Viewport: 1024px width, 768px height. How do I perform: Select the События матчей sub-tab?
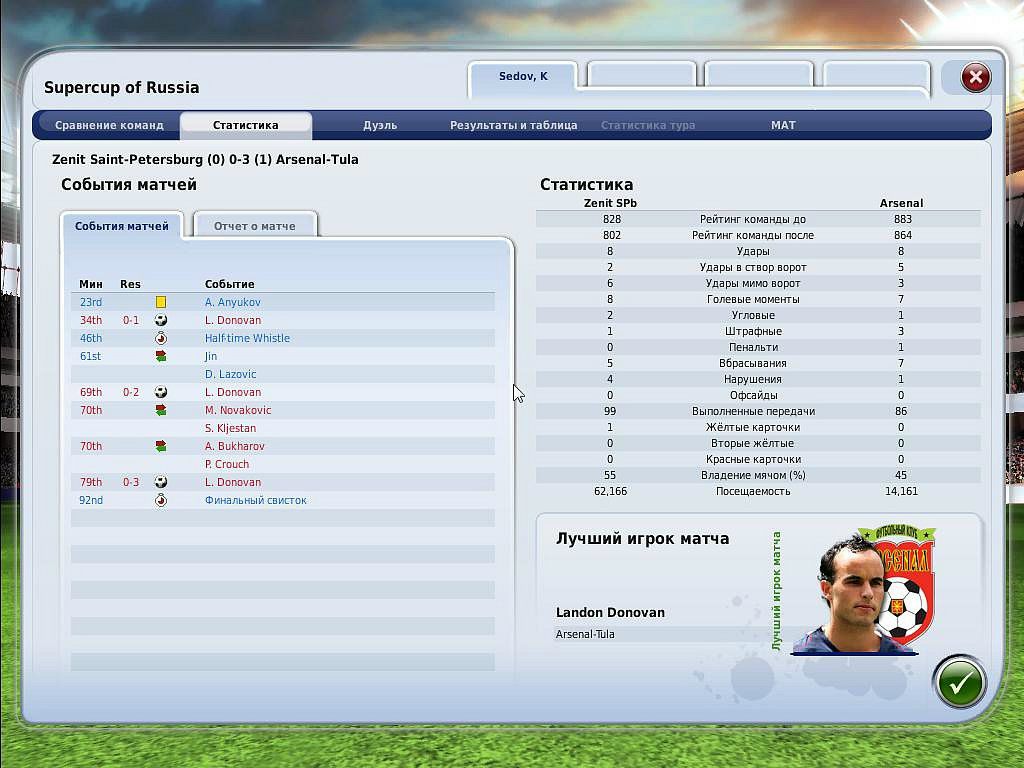pos(121,226)
